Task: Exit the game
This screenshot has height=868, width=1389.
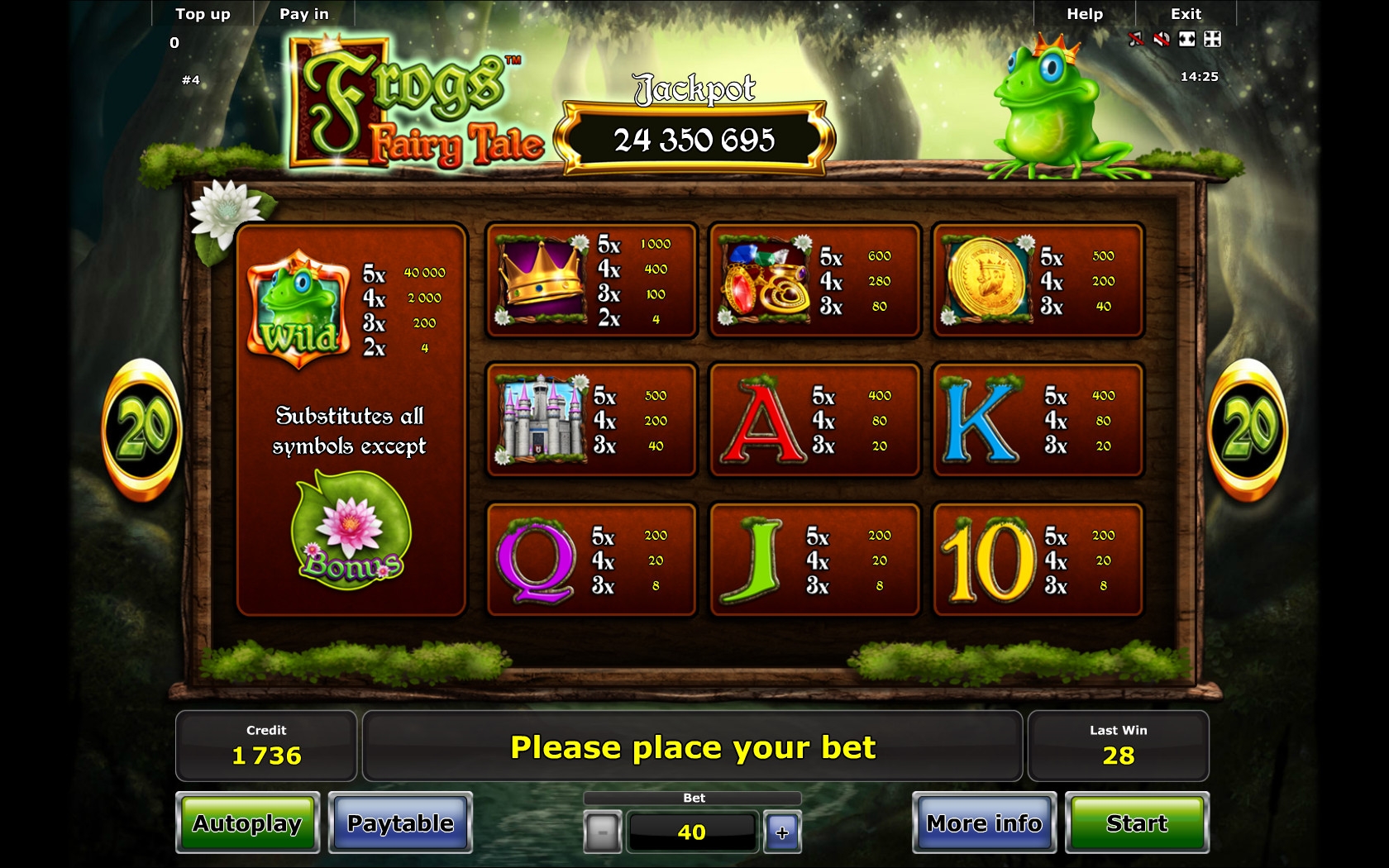Action: (1186, 14)
